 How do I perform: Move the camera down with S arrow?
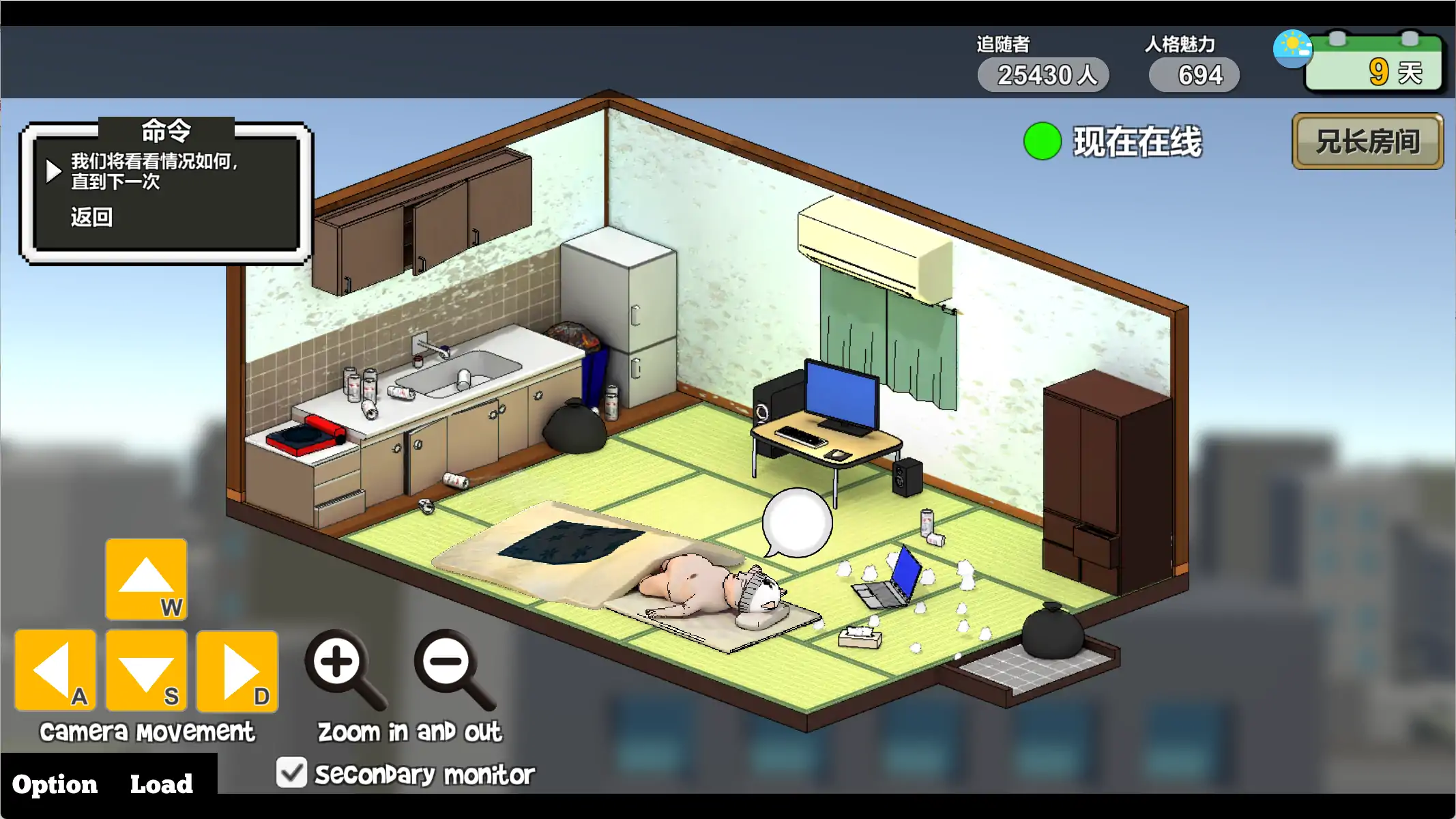pos(146,670)
